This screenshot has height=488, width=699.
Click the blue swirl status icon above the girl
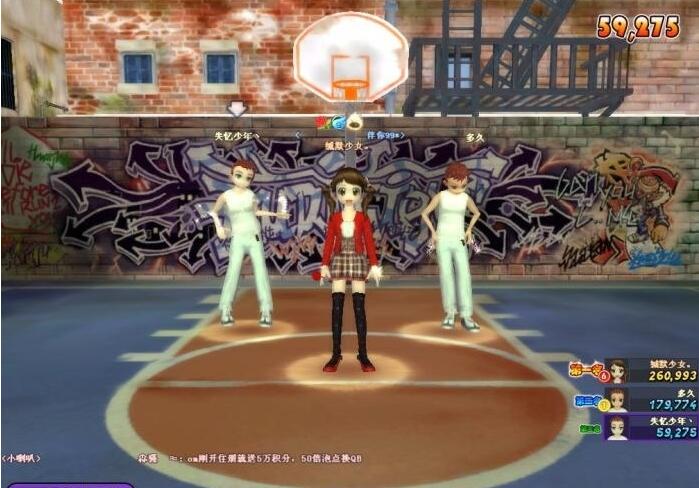point(338,122)
